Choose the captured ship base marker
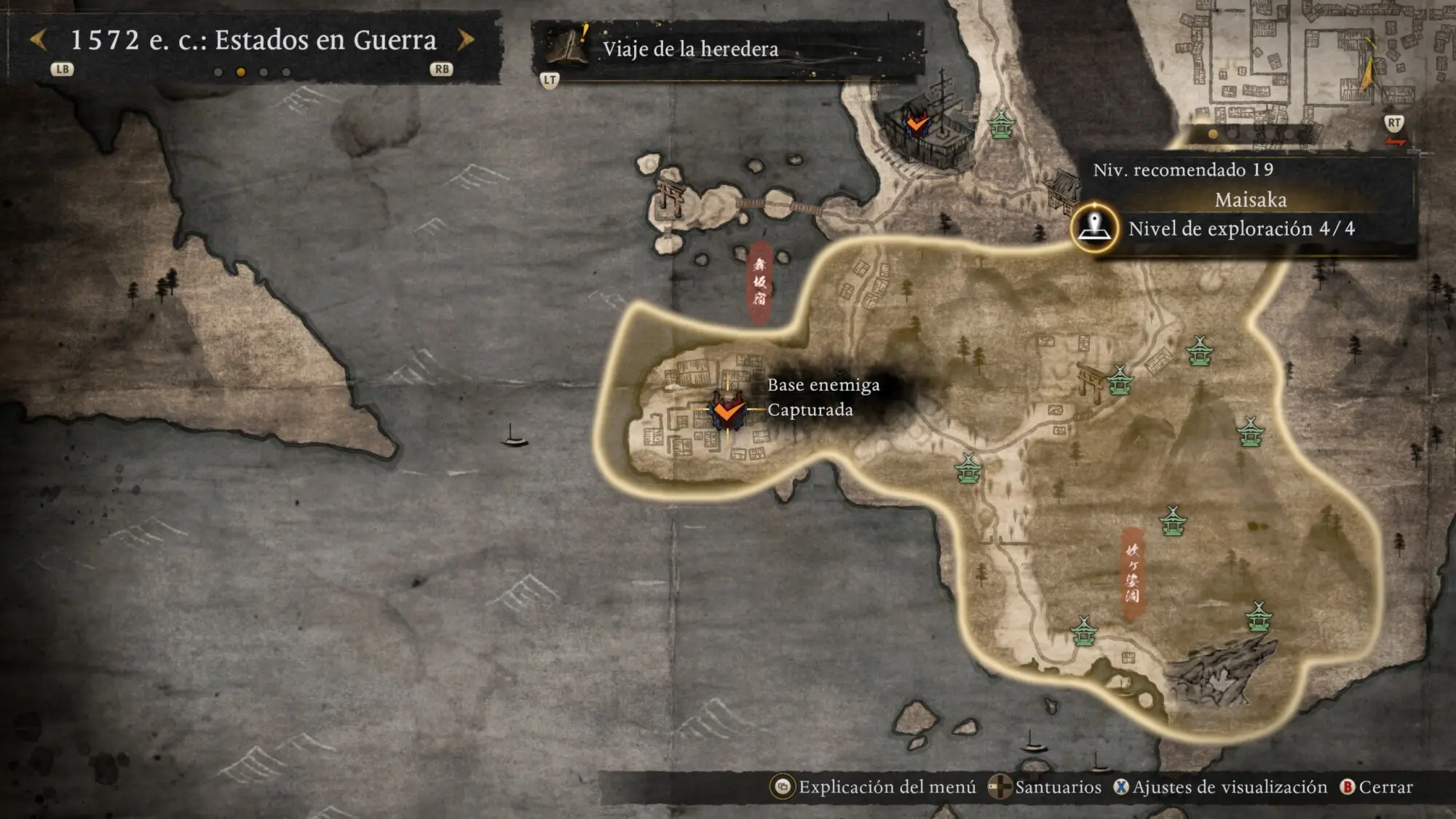This screenshot has height=819, width=1456. pos(917,122)
